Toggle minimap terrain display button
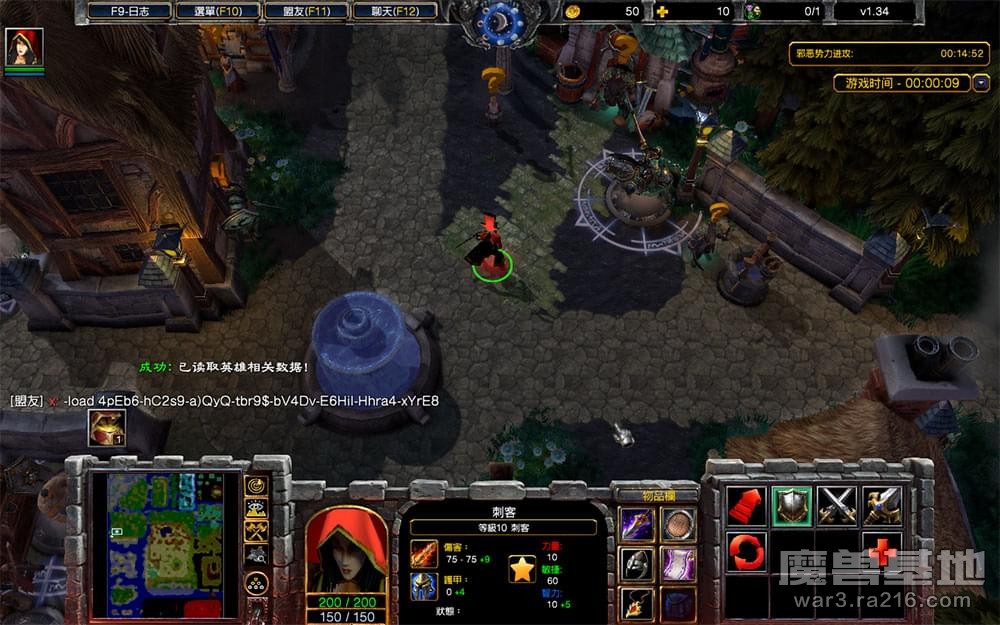The height and width of the screenshot is (625, 1000). (256, 509)
